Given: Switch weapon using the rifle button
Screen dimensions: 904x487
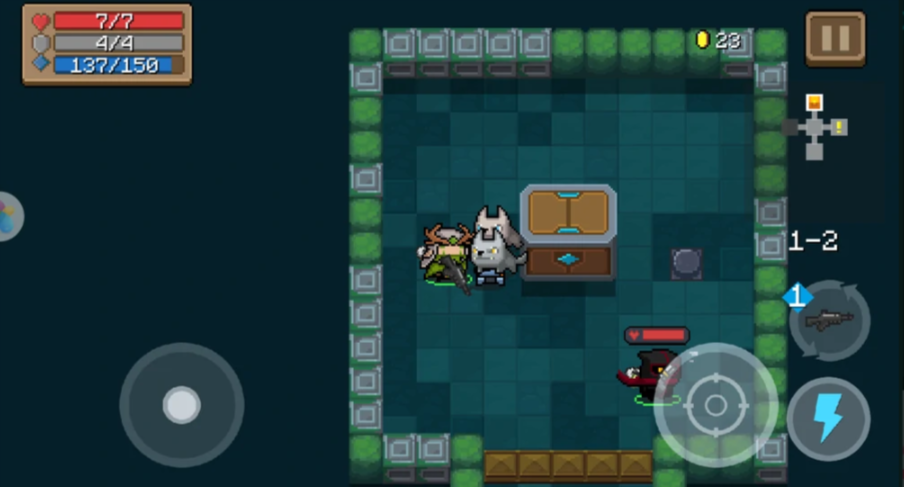Looking at the screenshot, I should 829,321.
